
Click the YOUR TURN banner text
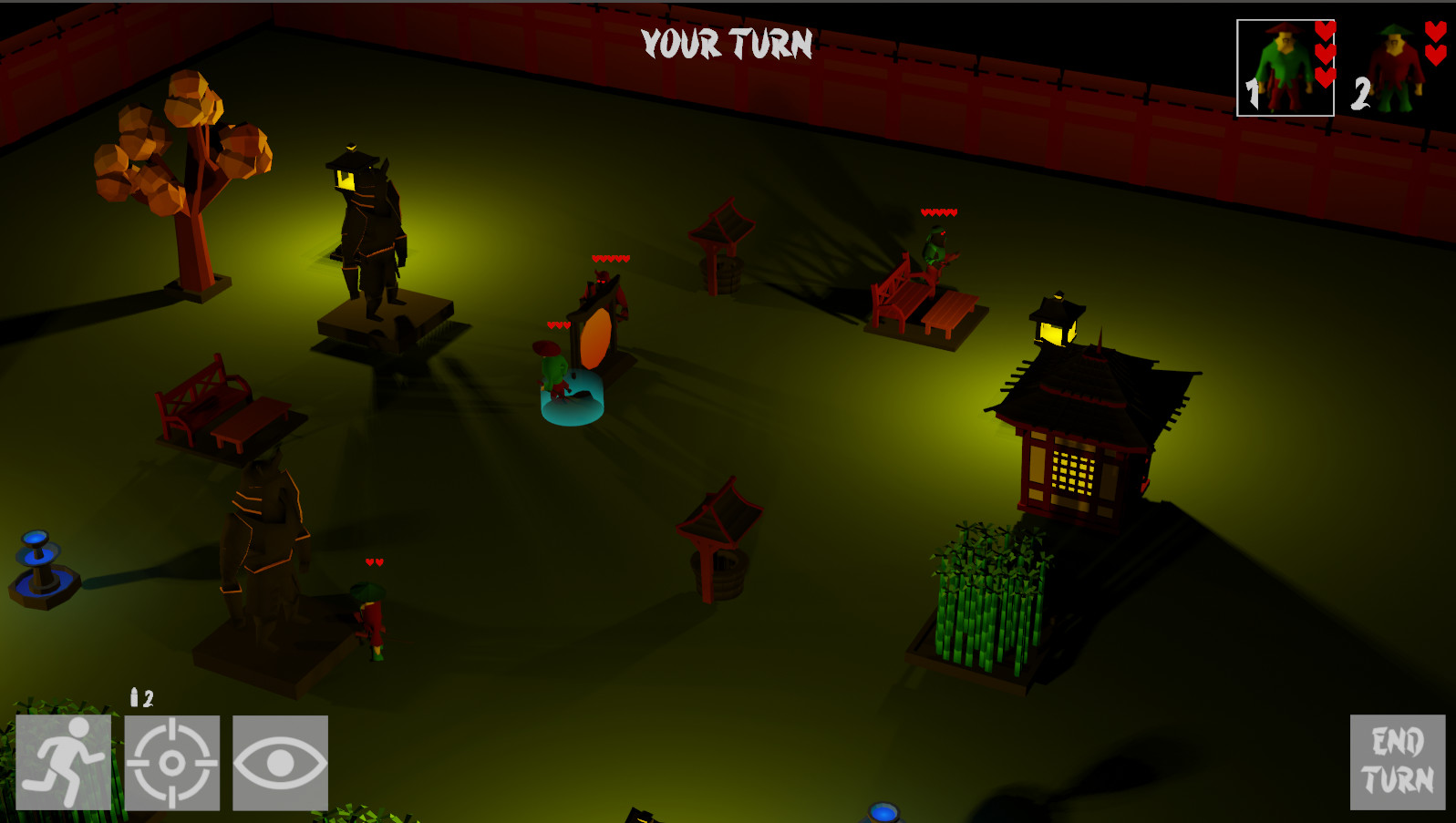(x=727, y=44)
